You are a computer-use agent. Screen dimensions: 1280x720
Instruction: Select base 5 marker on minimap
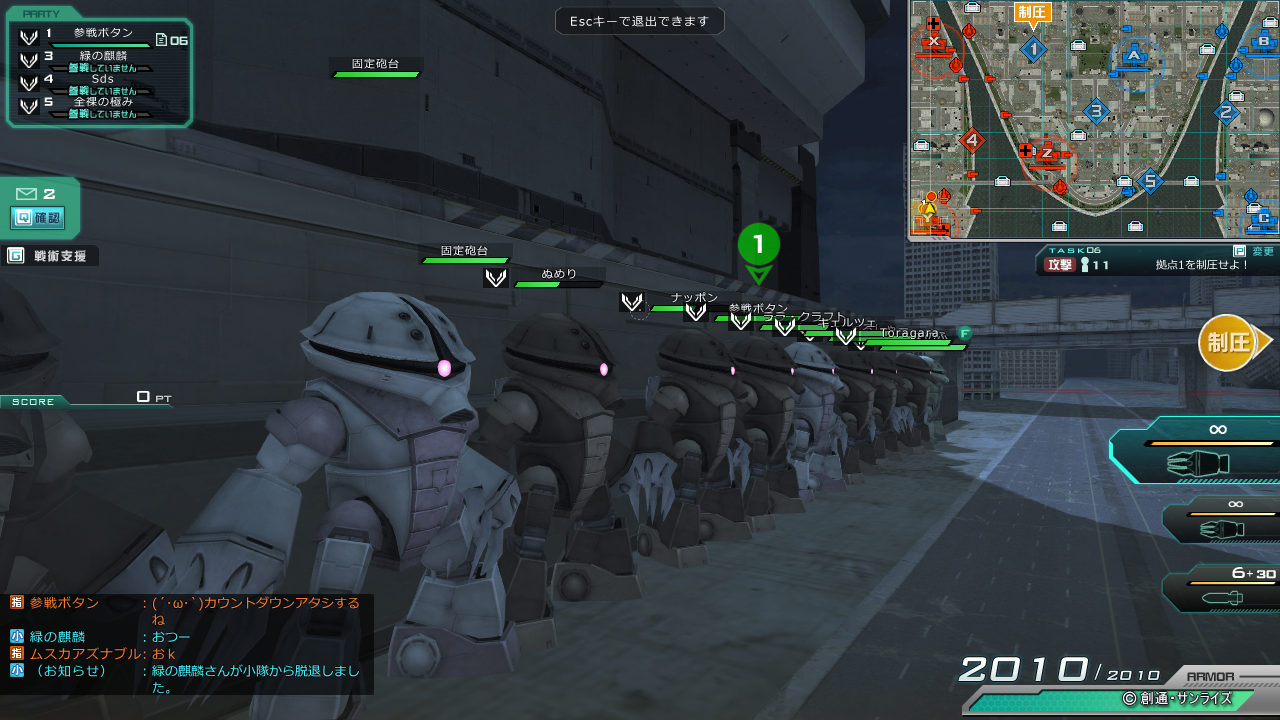(x=1150, y=181)
